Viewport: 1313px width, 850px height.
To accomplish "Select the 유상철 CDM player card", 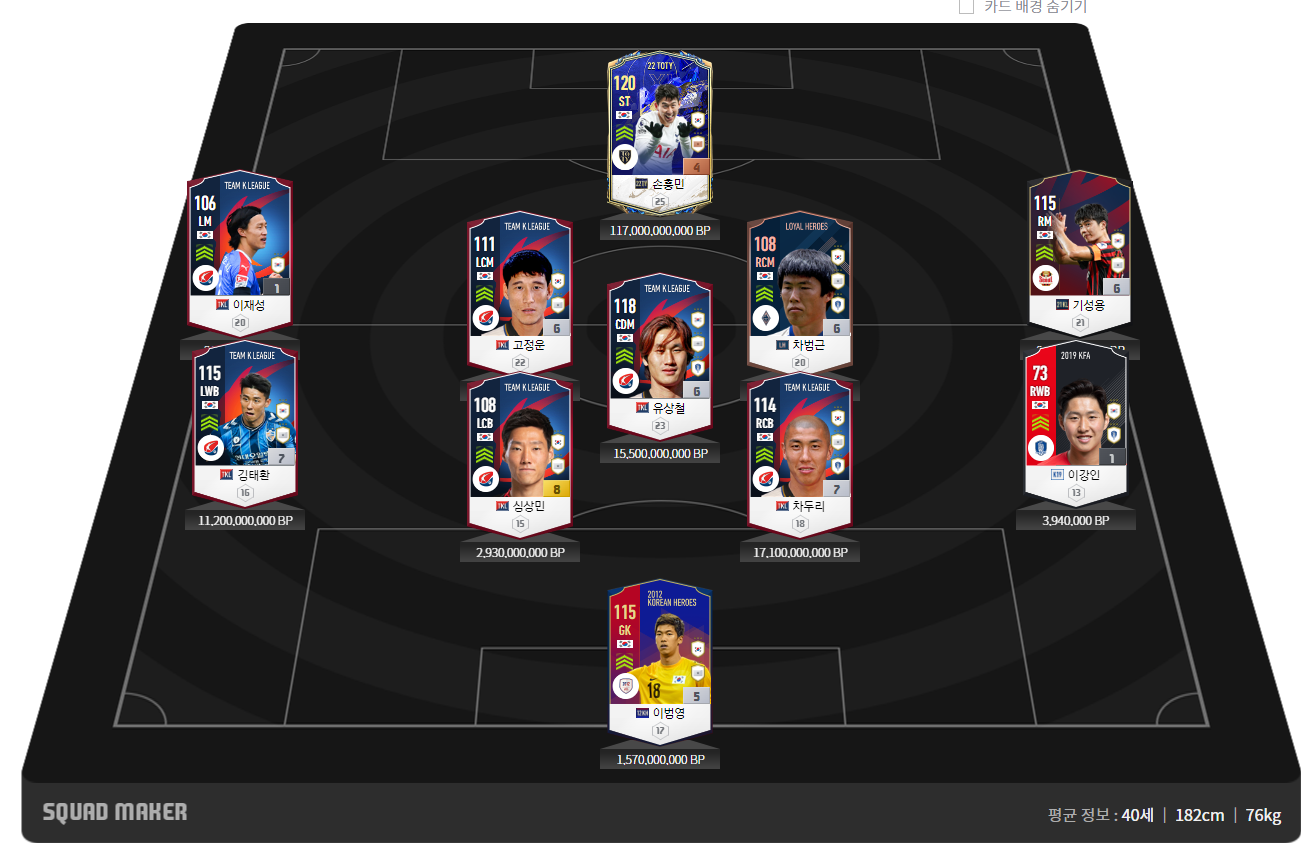I will pyautogui.click(x=659, y=350).
